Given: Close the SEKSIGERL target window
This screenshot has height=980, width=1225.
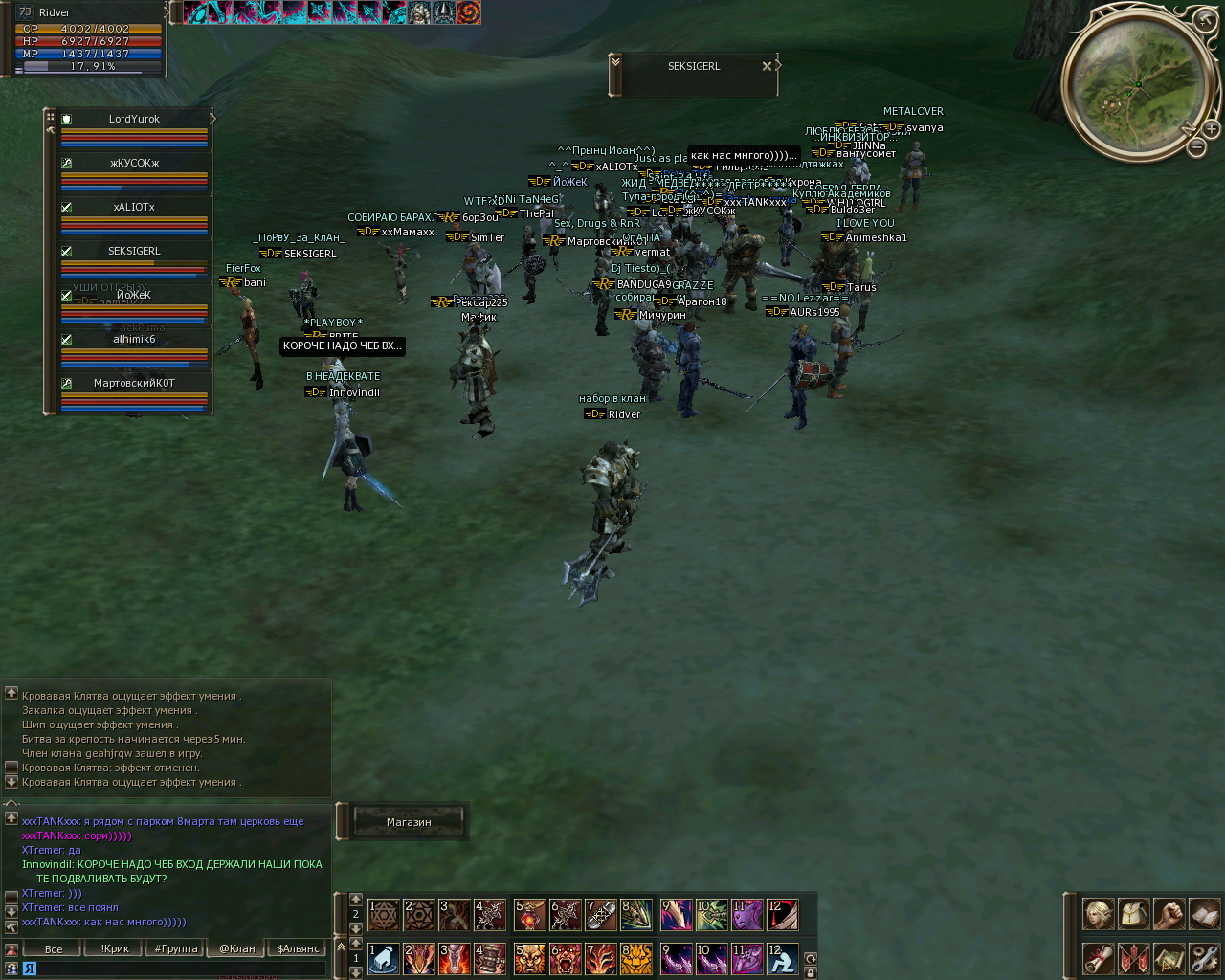Looking at the screenshot, I should (x=767, y=66).
